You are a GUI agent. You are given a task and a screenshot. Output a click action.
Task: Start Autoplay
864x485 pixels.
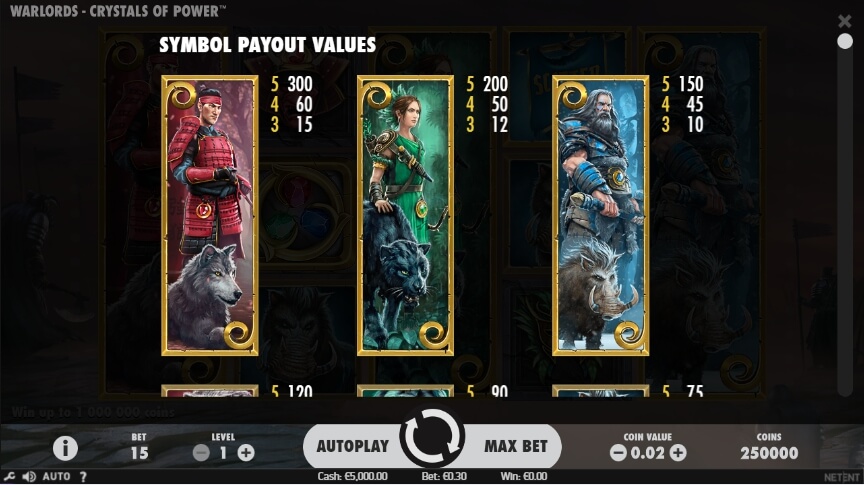pos(352,446)
